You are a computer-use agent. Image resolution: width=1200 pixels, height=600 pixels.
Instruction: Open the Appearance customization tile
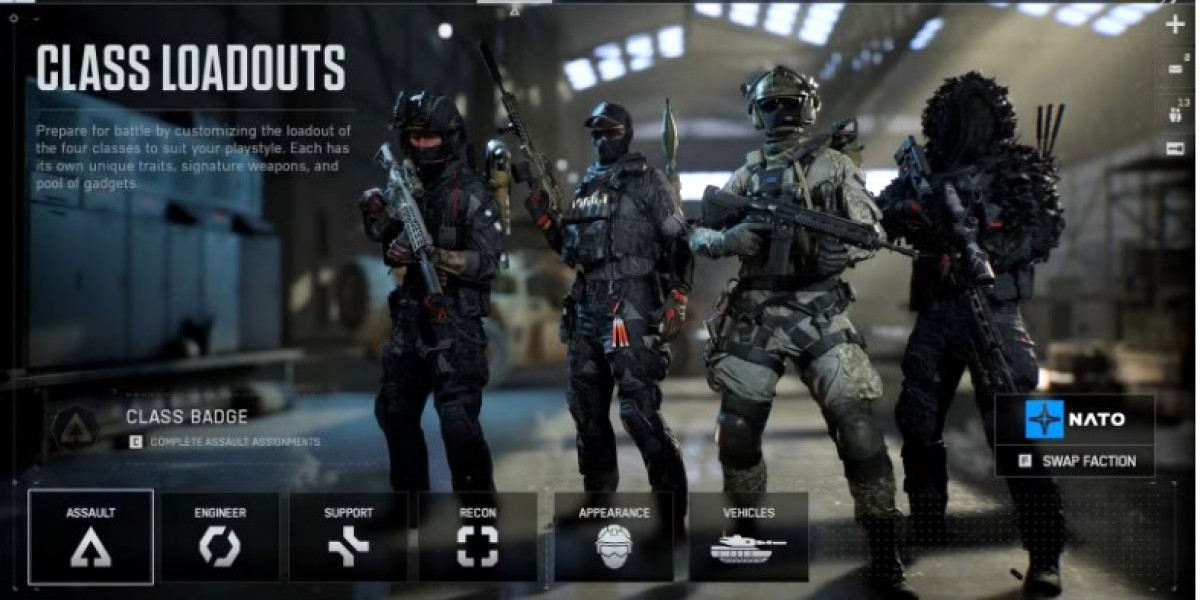point(614,537)
